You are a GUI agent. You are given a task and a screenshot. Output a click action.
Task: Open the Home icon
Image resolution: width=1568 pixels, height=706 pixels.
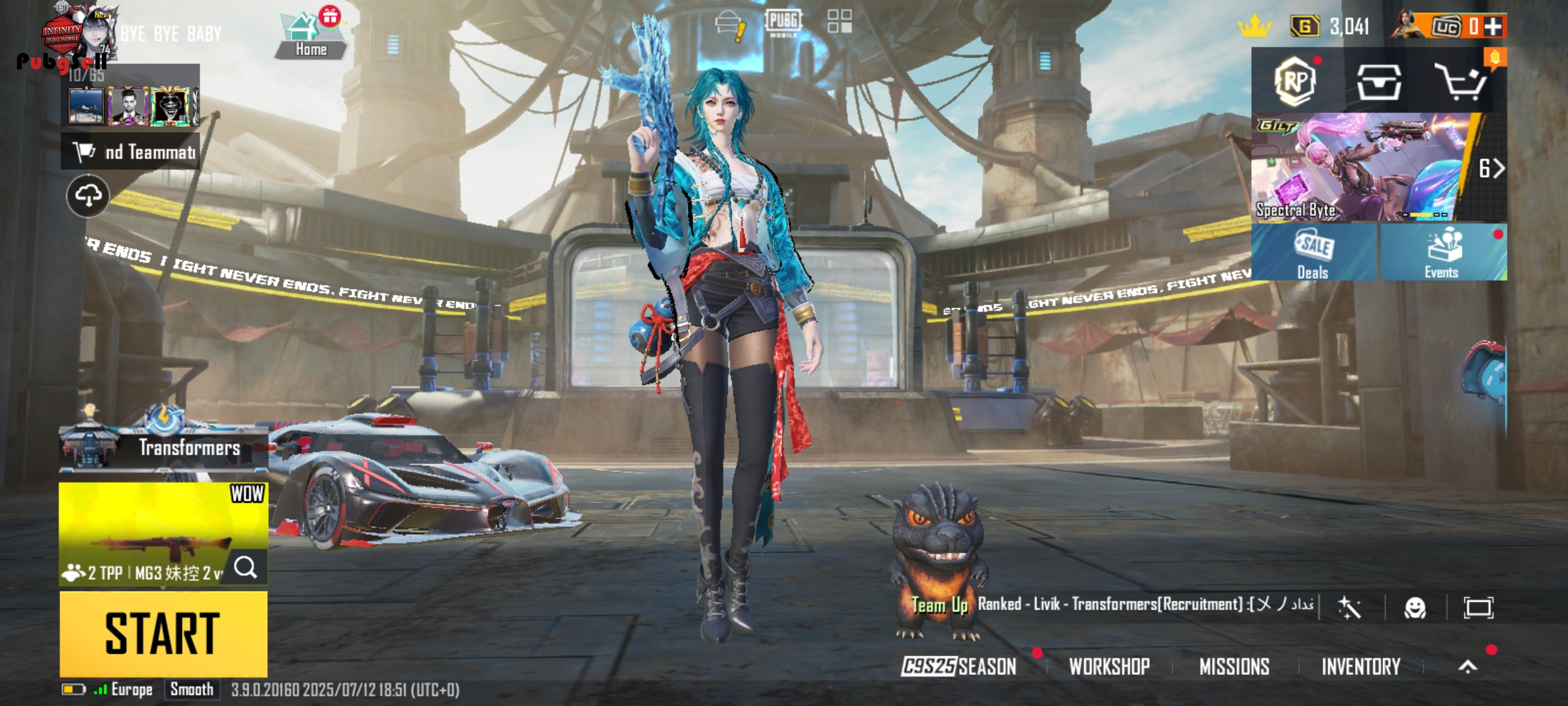[x=310, y=36]
